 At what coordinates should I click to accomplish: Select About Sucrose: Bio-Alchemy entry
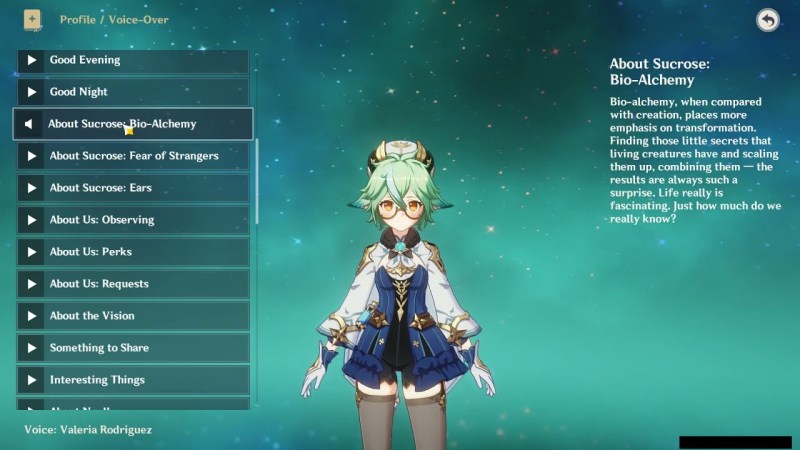tap(132, 124)
